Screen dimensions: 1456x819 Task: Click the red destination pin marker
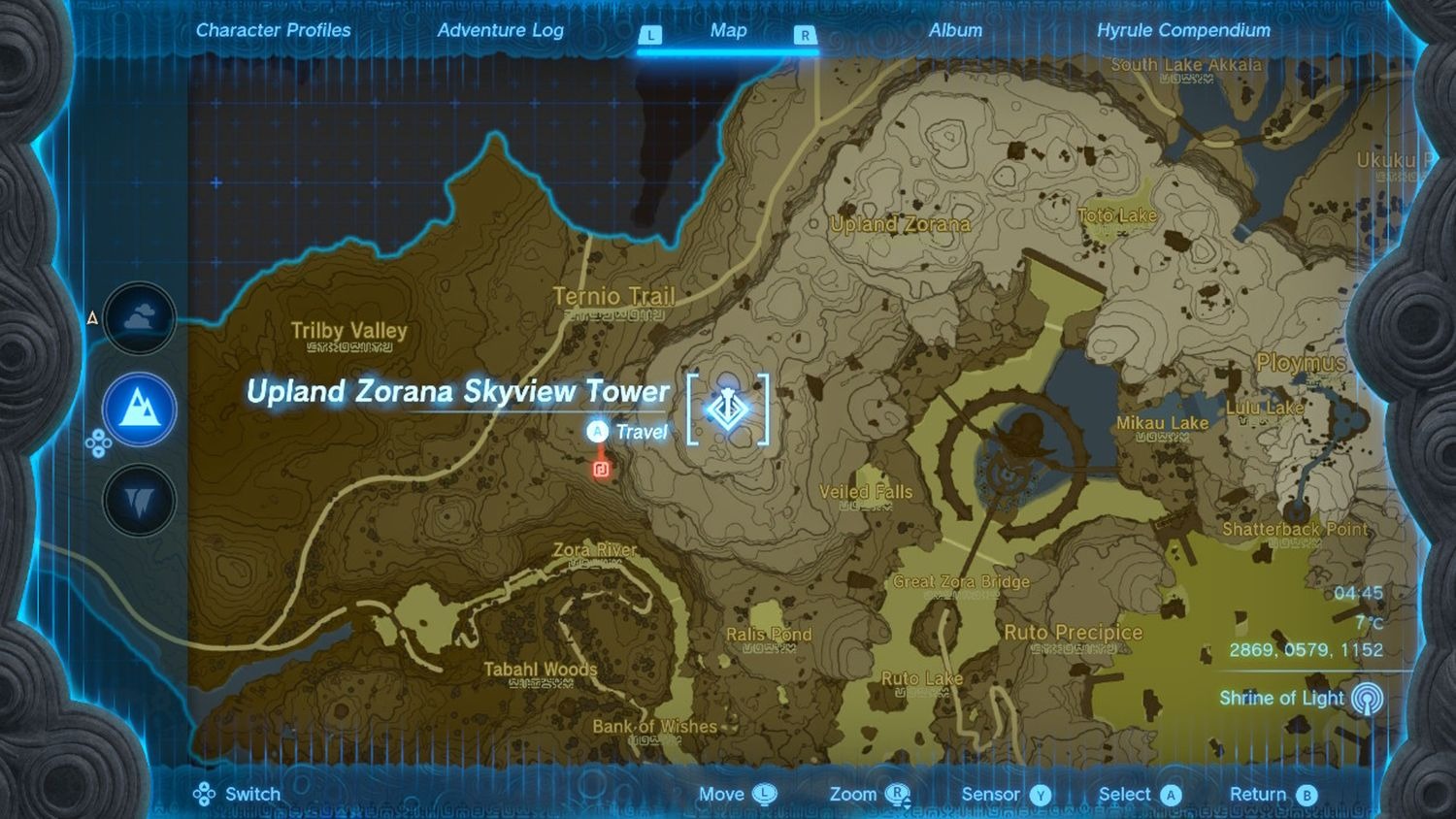click(601, 470)
